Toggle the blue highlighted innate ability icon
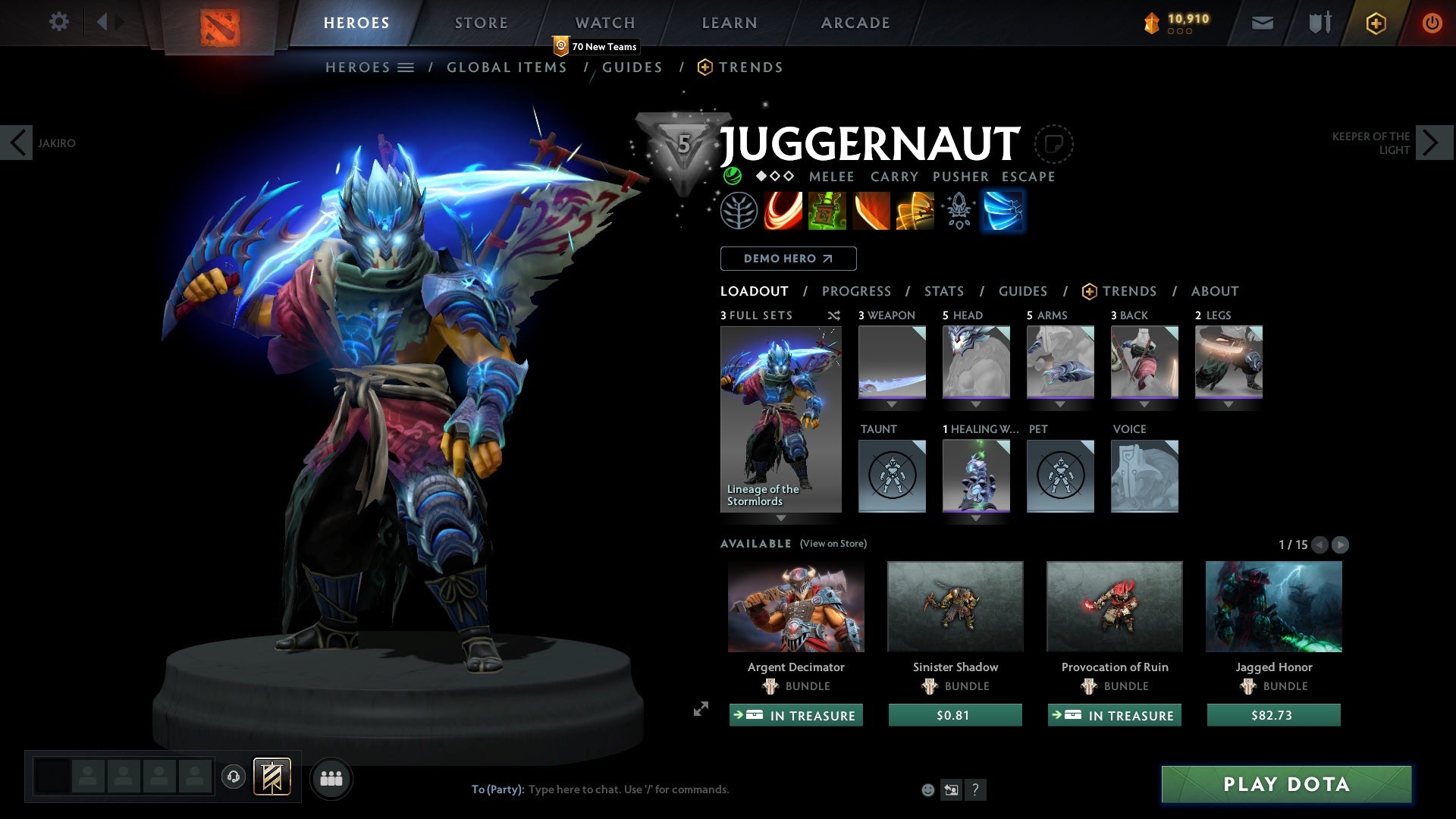Viewport: 1456px width, 819px height. pos(1003,211)
